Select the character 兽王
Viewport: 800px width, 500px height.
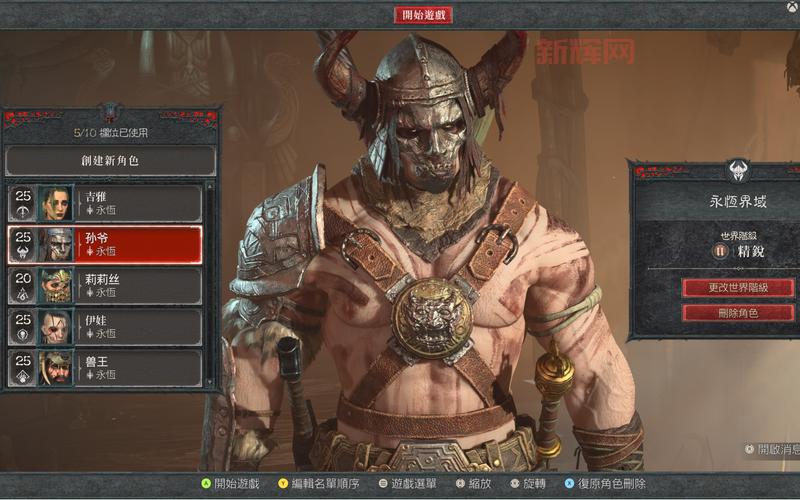pos(105,368)
